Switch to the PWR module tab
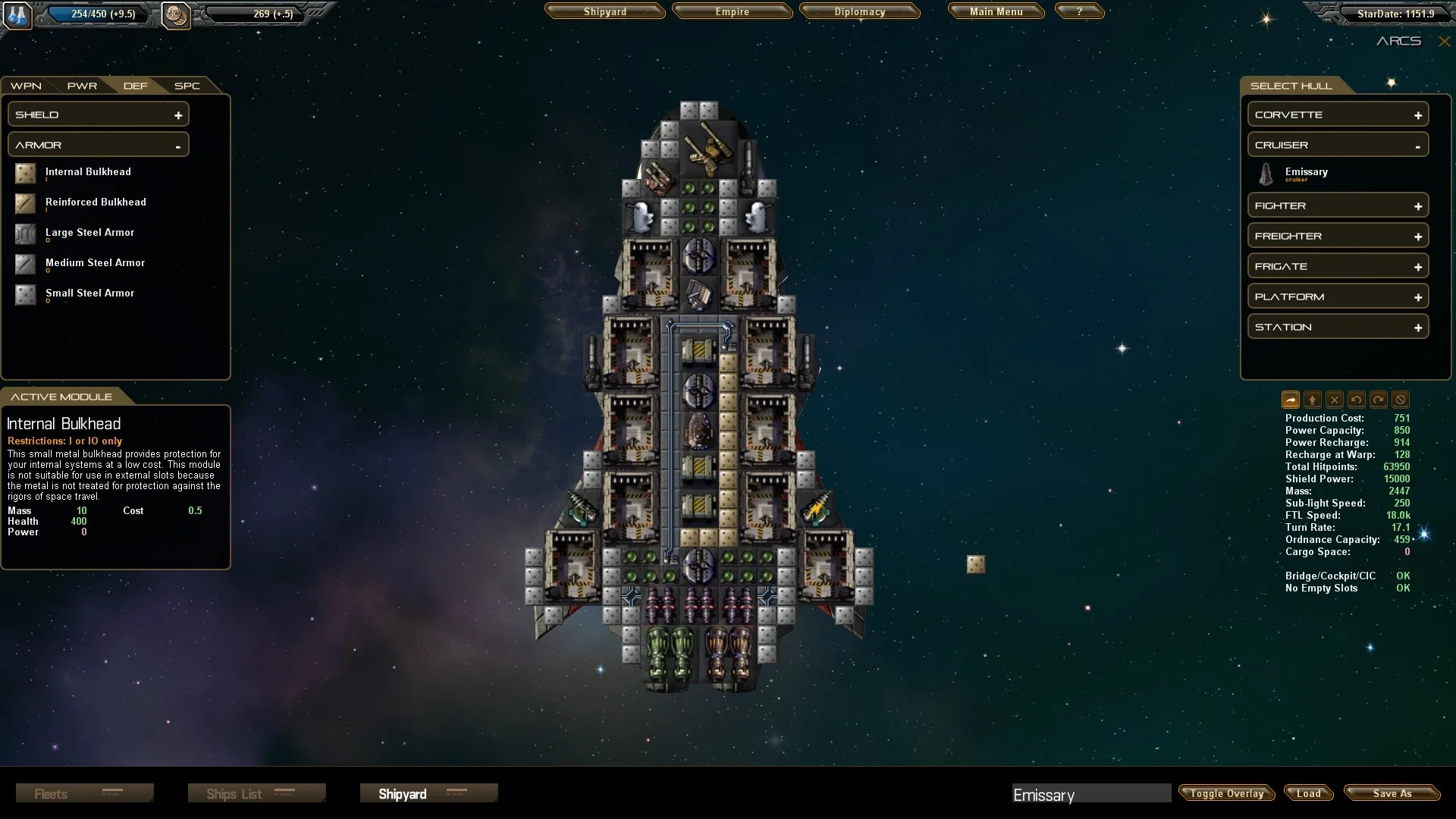 82,86
